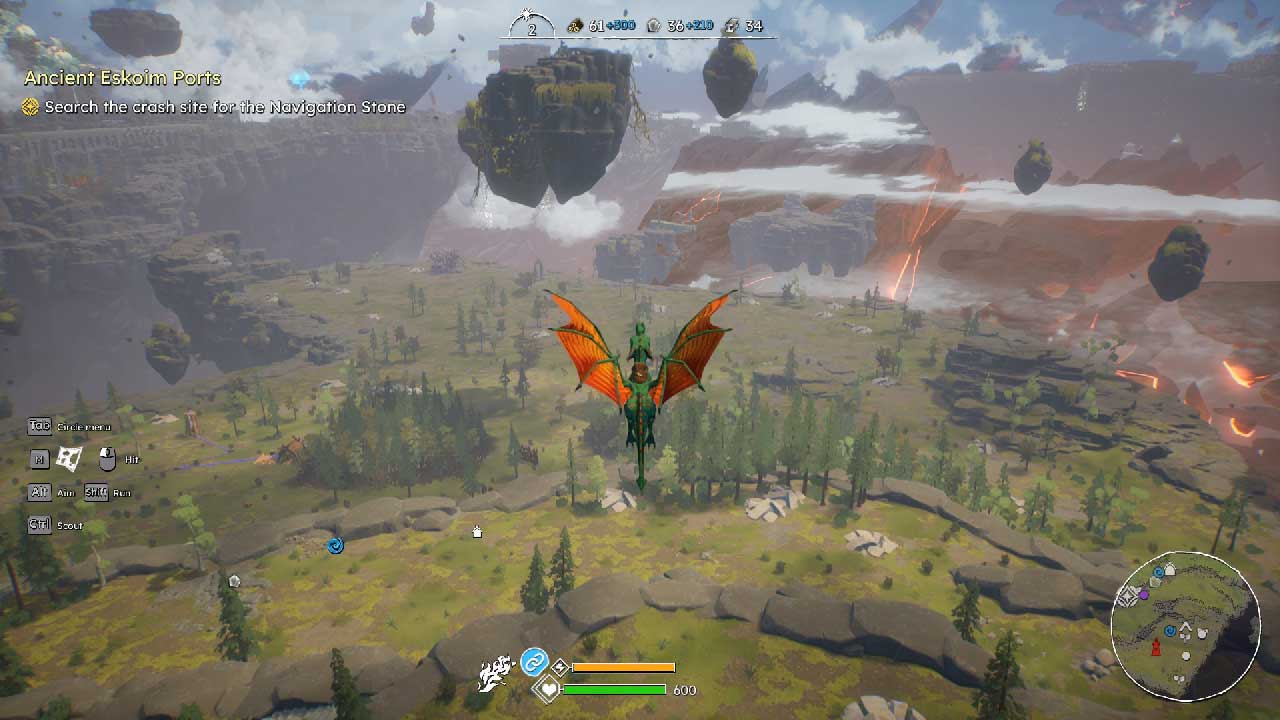Open the circular minimap
The width and height of the screenshot is (1280, 720).
tap(1185, 625)
